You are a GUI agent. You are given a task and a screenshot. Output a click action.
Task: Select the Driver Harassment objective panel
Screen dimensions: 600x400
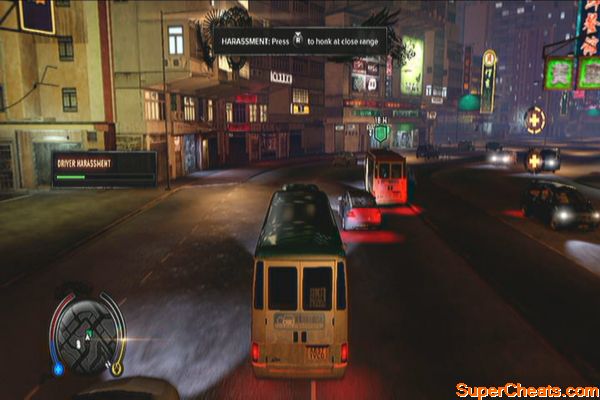click(x=104, y=168)
